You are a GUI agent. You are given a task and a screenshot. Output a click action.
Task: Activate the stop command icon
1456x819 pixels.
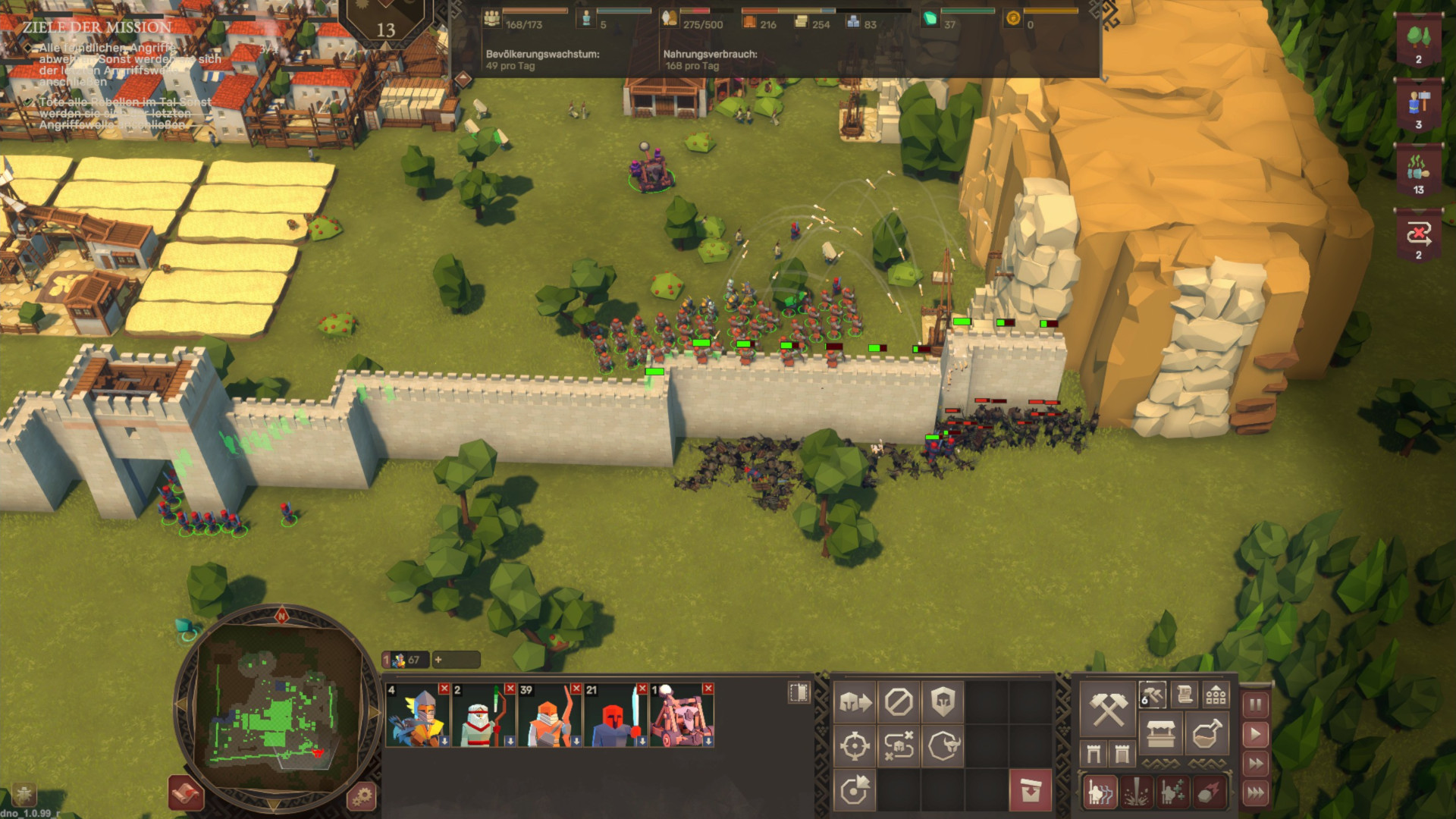[x=899, y=702]
